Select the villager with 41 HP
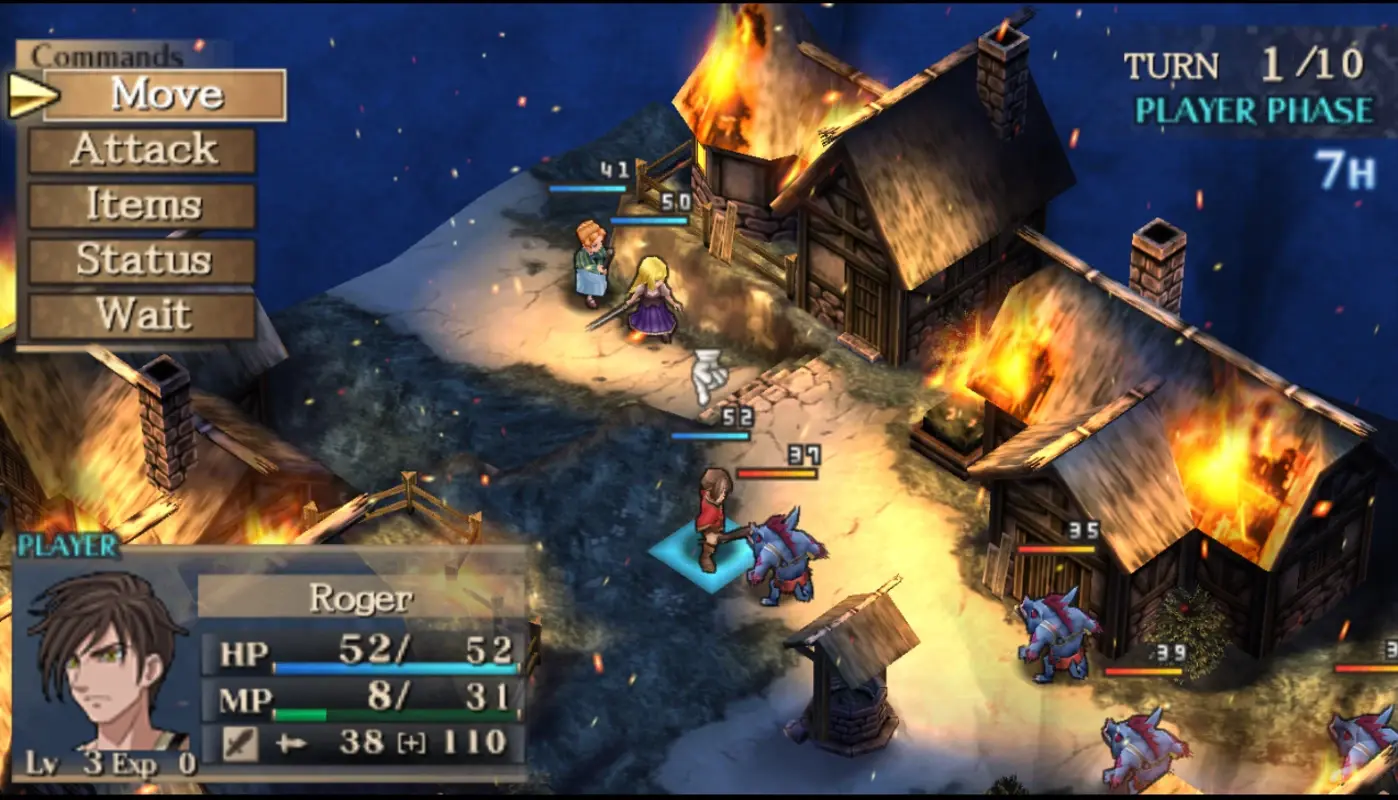1398x800 pixels. coord(590,265)
